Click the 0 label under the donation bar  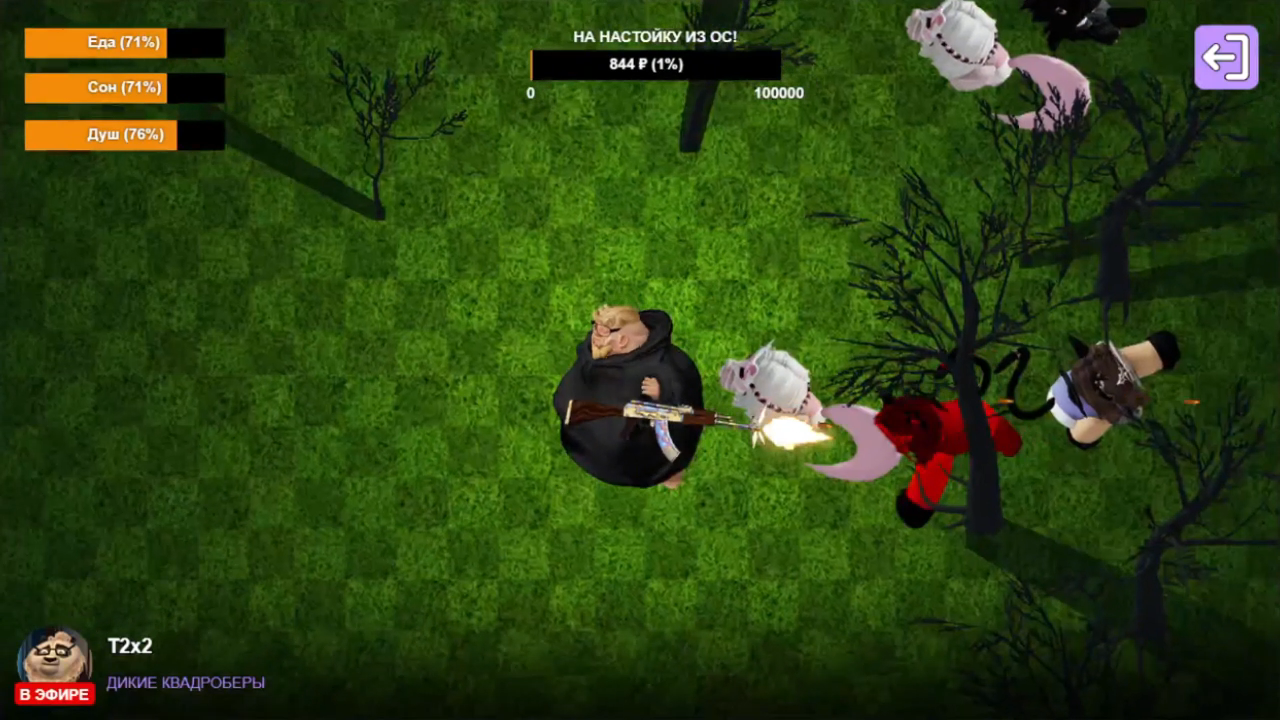pyautogui.click(x=530, y=92)
